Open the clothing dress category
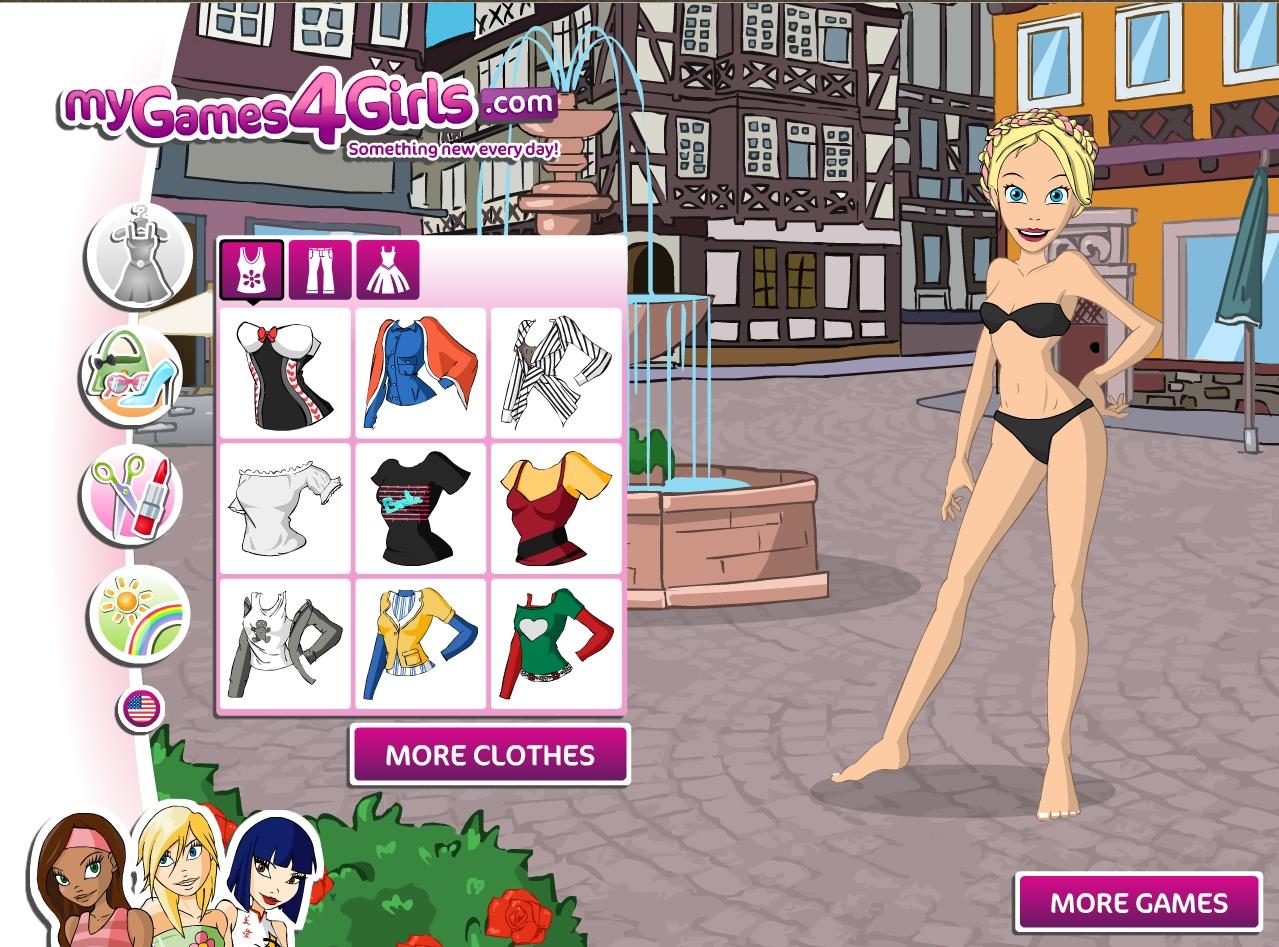The width and height of the screenshot is (1279, 947). click(x=137, y=256)
